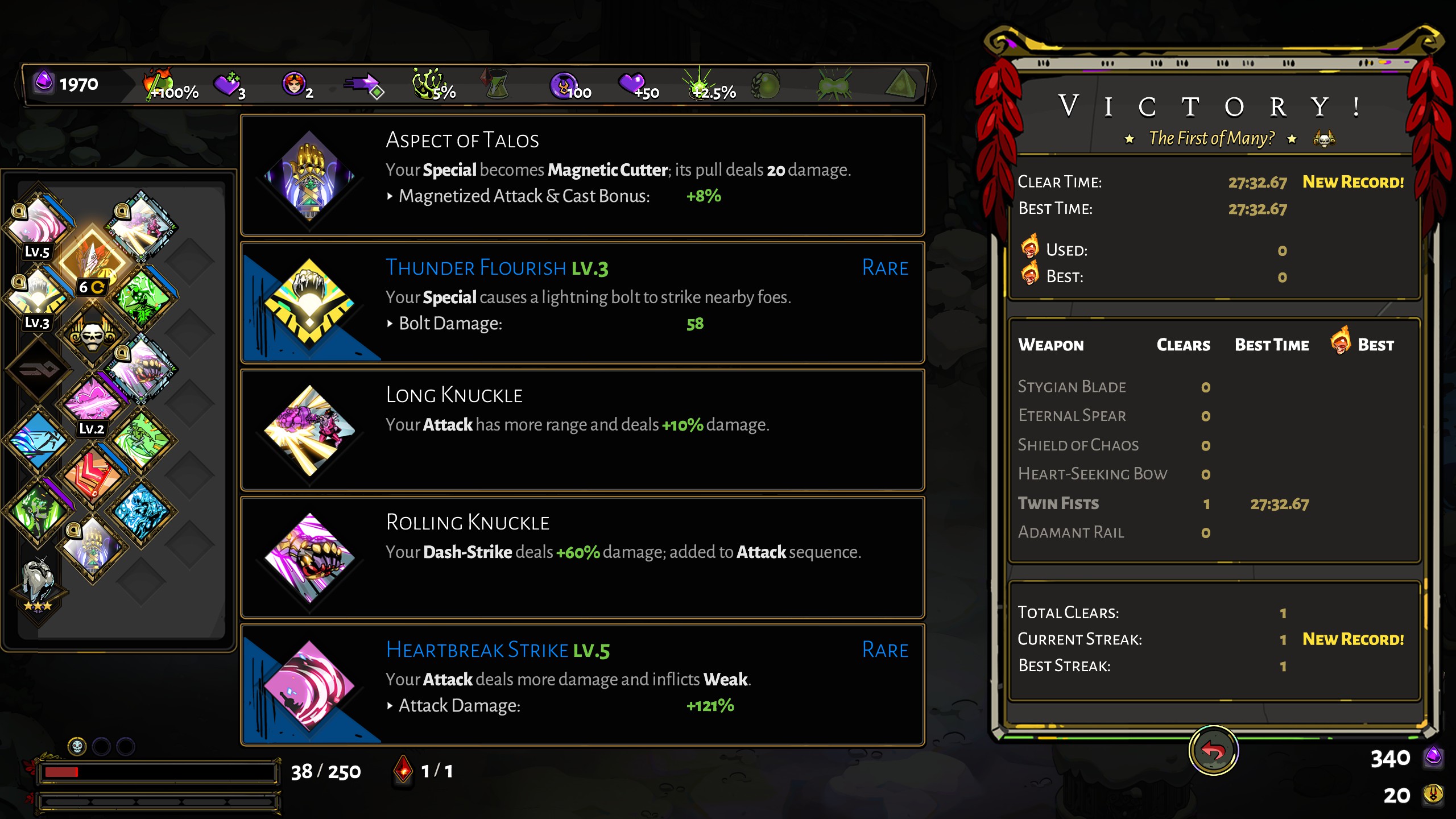Screen dimensions: 1456x819
Task: Select the golden skull icon in the tray
Action: pyautogui.click(x=92, y=334)
